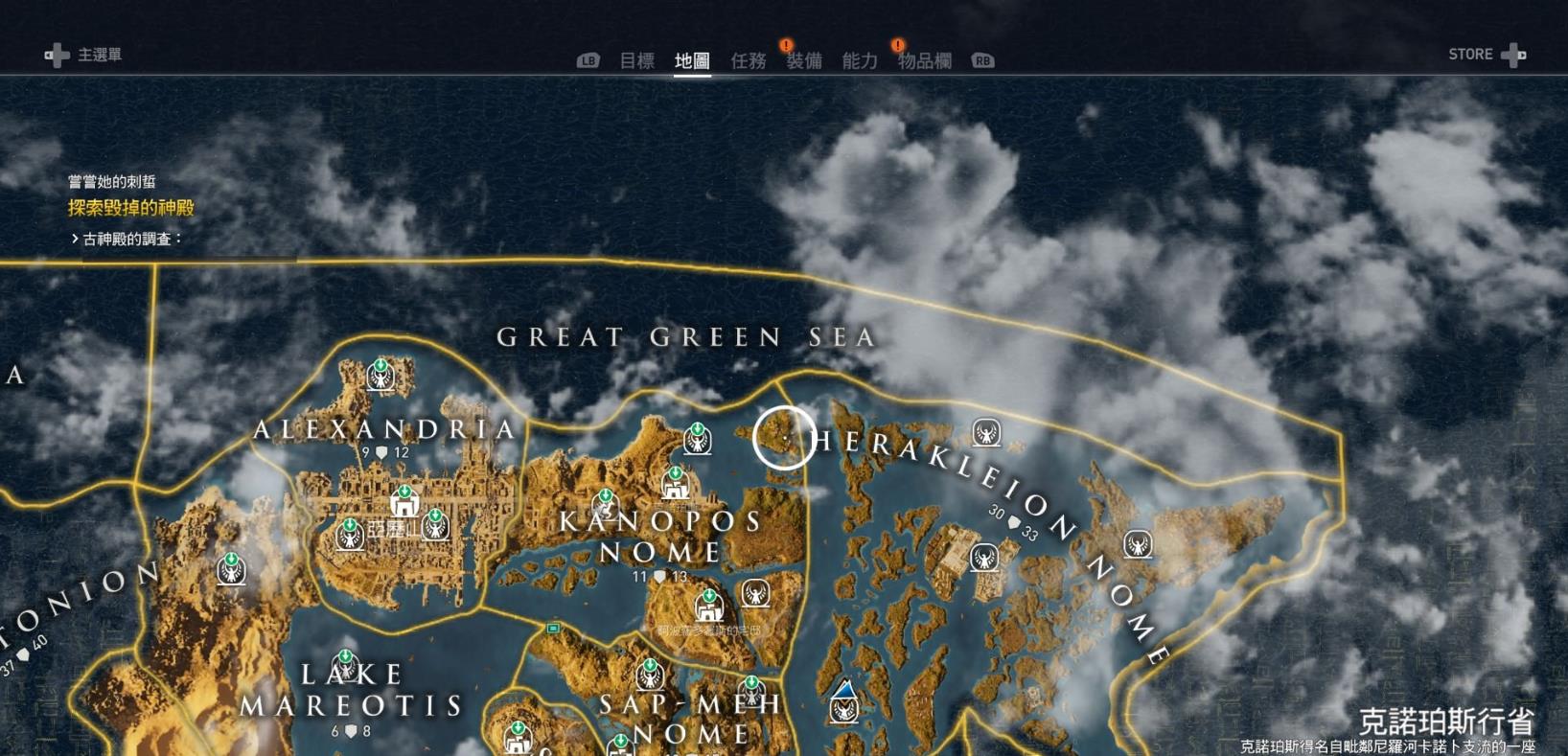Select the 地圖 map tab
The width and height of the screenshot is (1568, 756).
692,60
